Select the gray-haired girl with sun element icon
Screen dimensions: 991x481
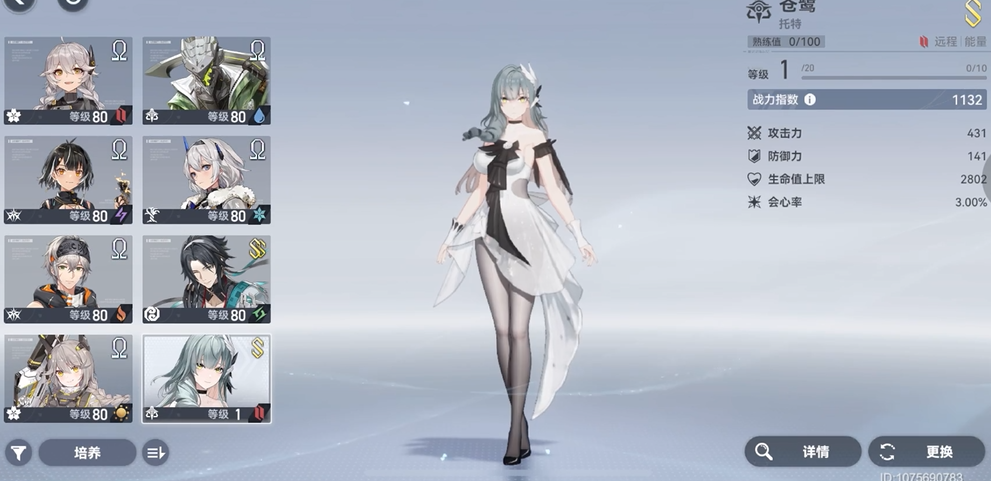[68, 378]
